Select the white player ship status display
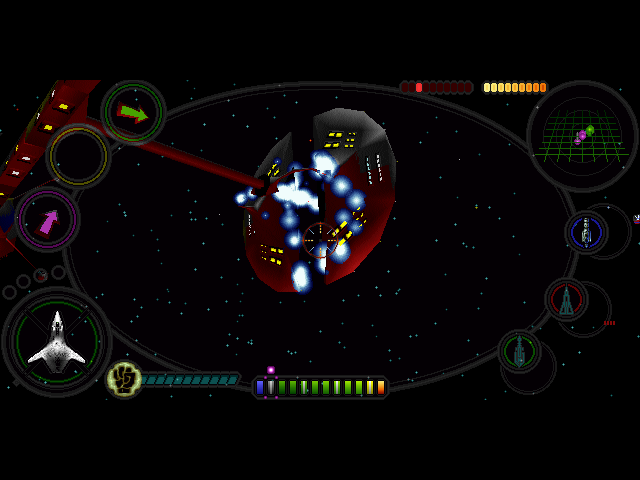This screenshot has width=640, height=480. 57,342
